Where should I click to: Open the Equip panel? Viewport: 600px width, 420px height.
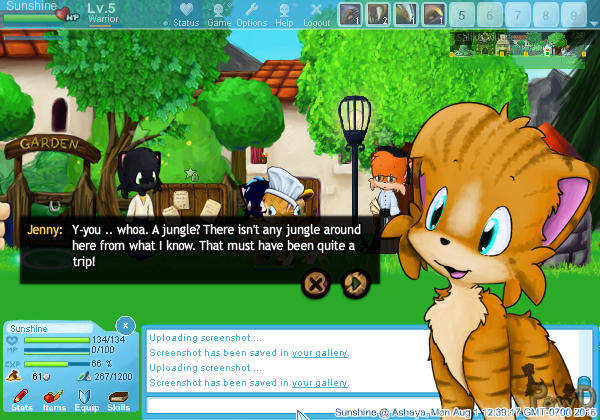86,400
